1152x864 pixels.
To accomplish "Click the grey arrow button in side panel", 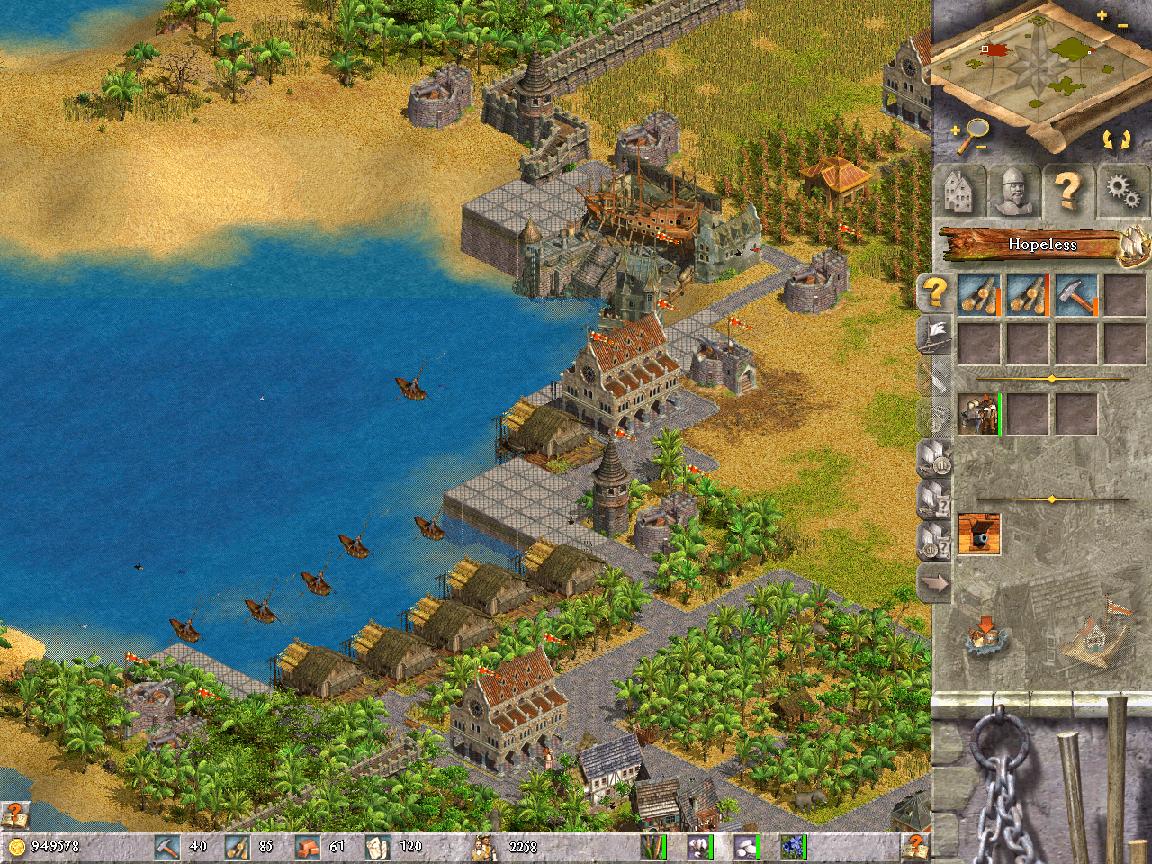I will point(934,582).
